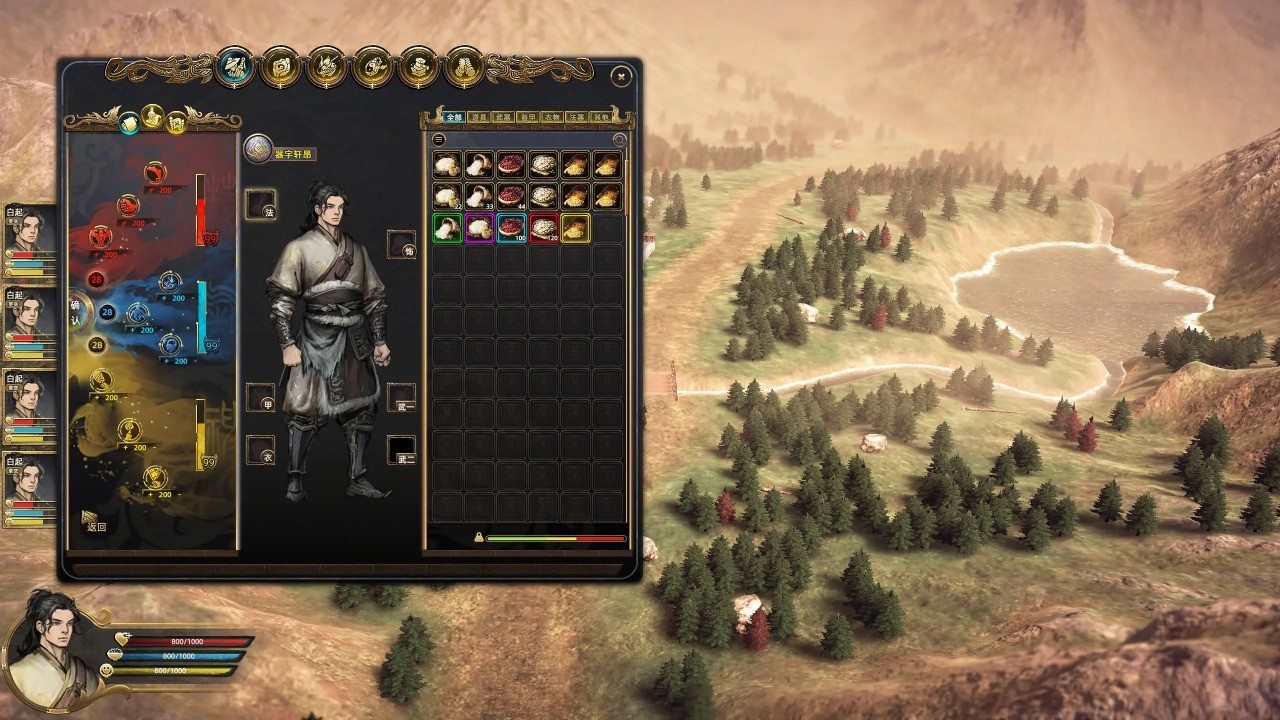This screenshot has height=720, width=1280.
Task: Click the 法 equipment slot
Action: click(260, 205)
